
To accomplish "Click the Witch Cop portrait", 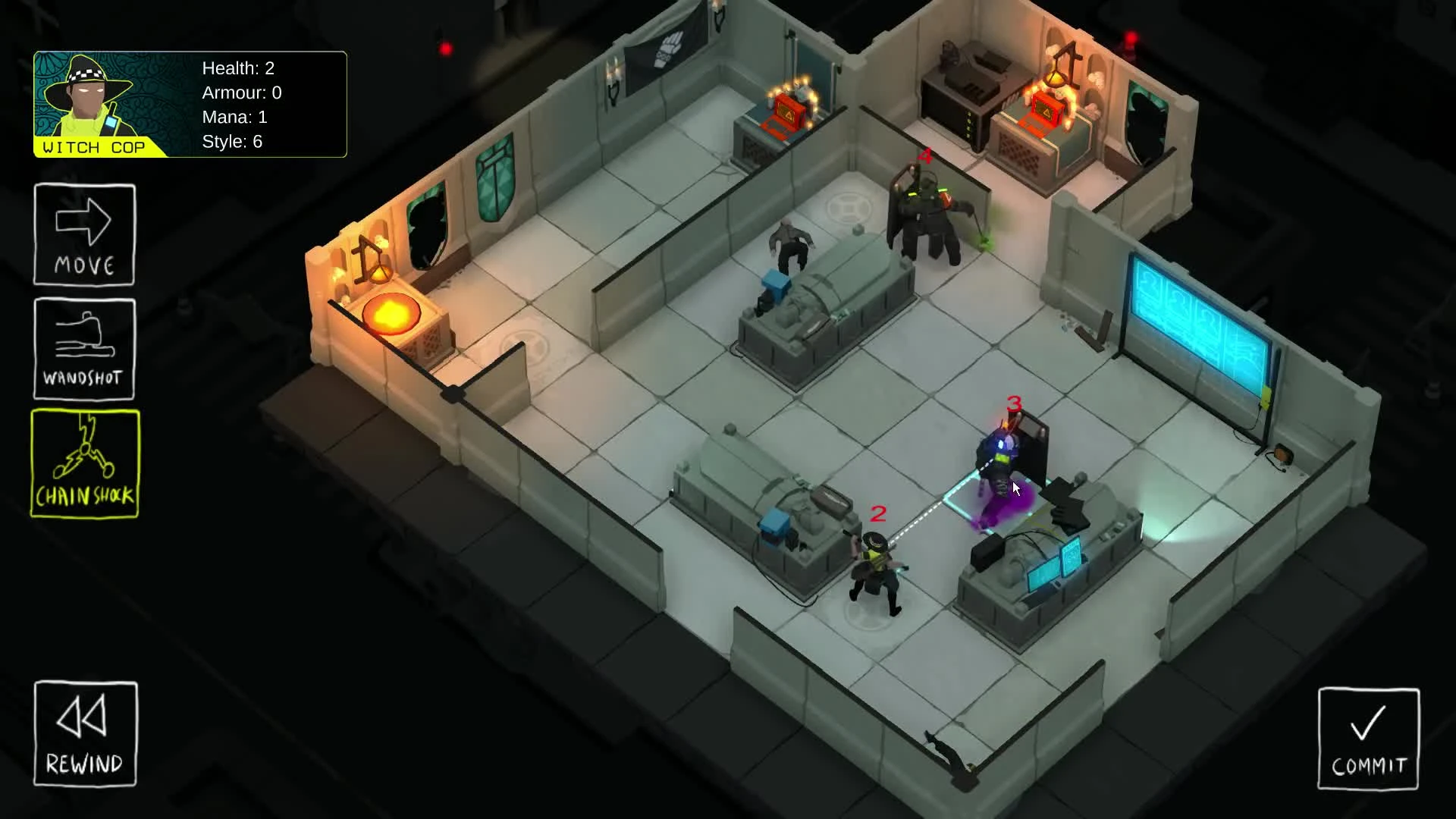I will pyautogui.click(x=91, y=99).
